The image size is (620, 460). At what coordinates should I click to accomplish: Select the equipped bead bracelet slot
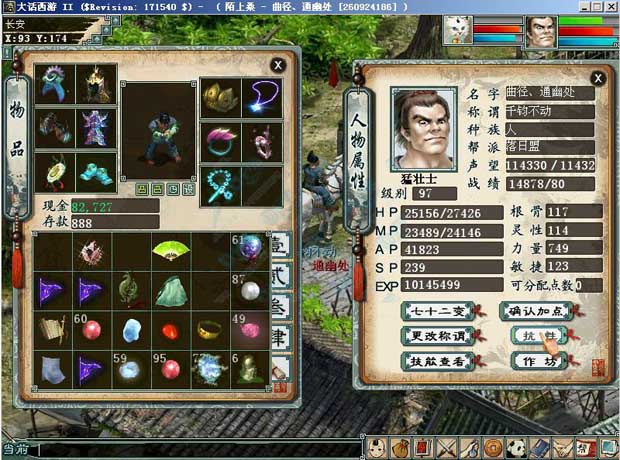219,183
